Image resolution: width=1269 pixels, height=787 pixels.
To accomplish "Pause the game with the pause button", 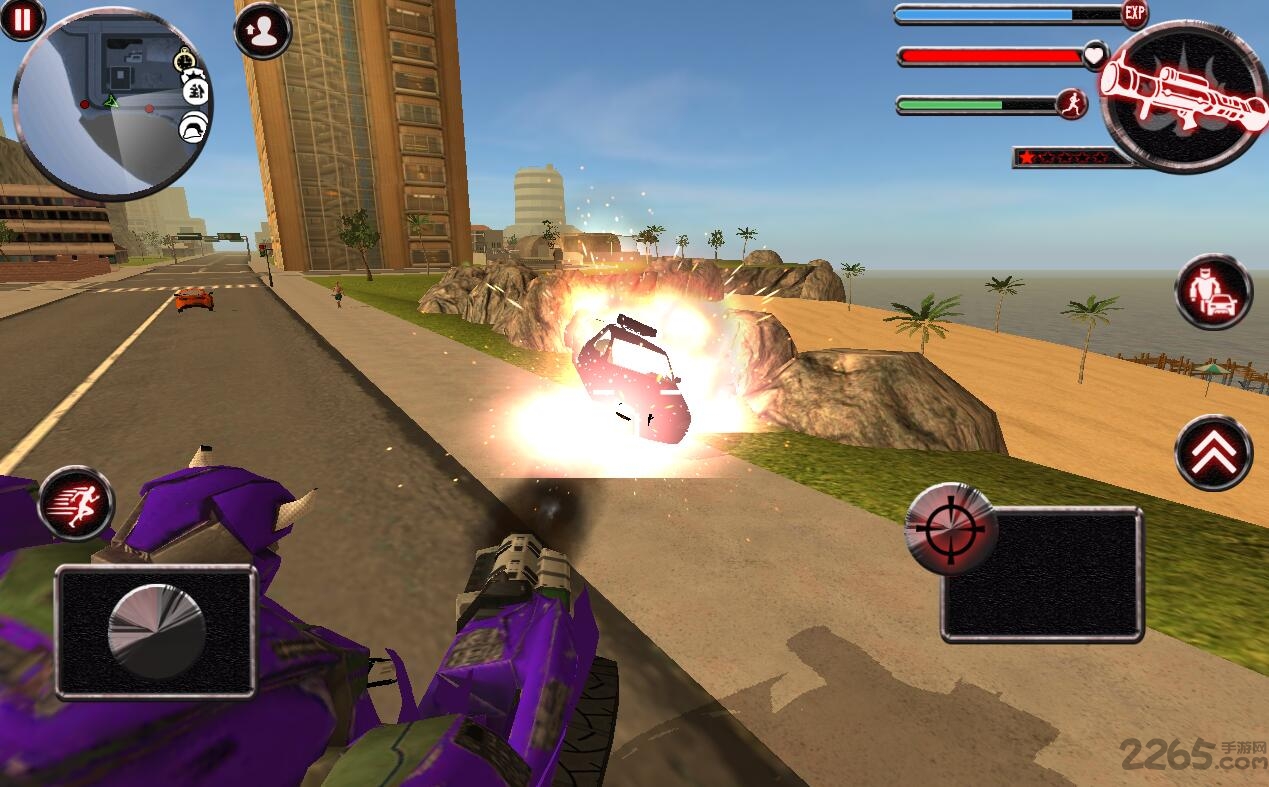I will [x=21, y=19].
